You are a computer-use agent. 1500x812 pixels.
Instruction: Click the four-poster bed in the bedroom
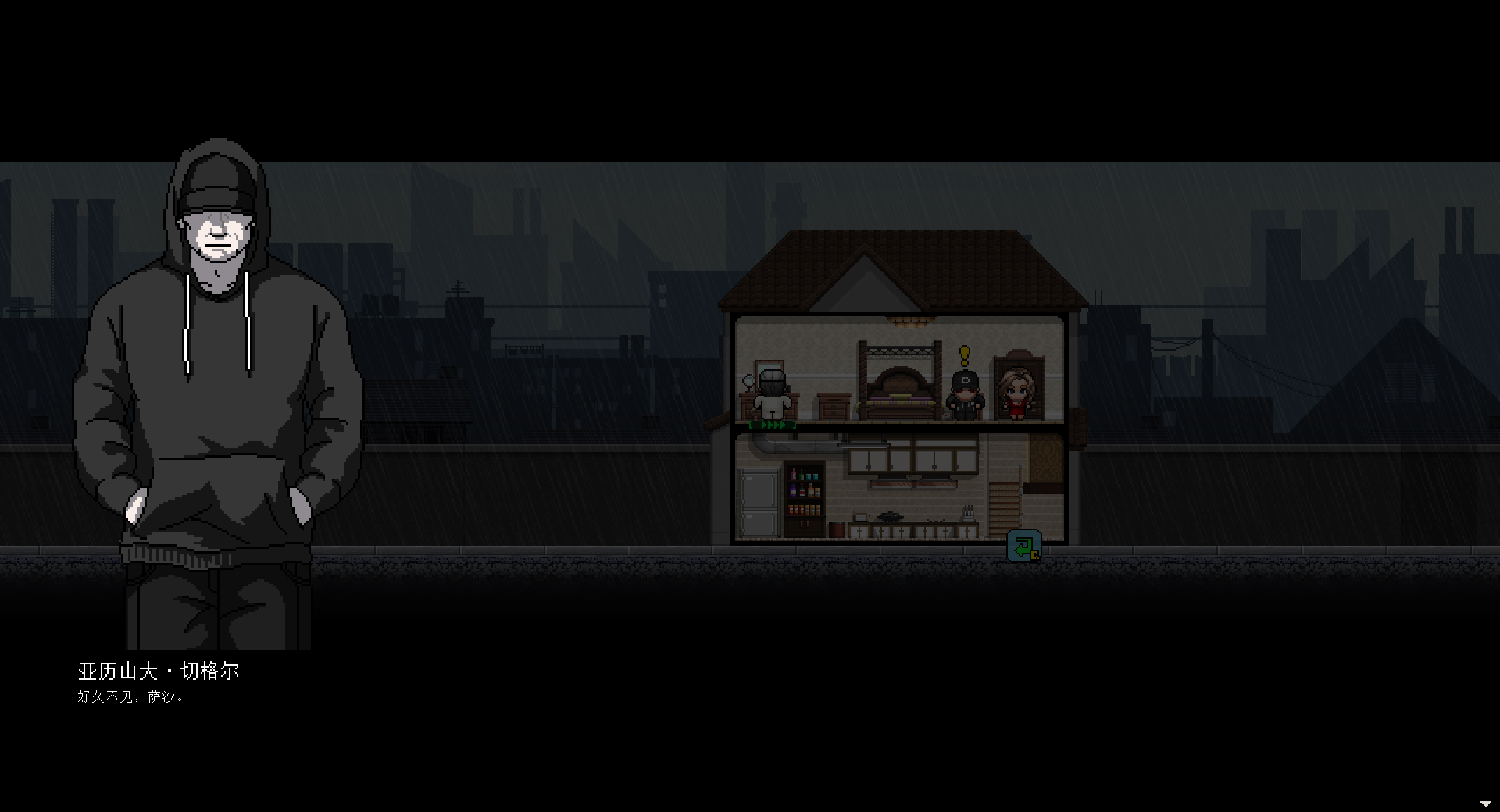click(x=901, y=384)
